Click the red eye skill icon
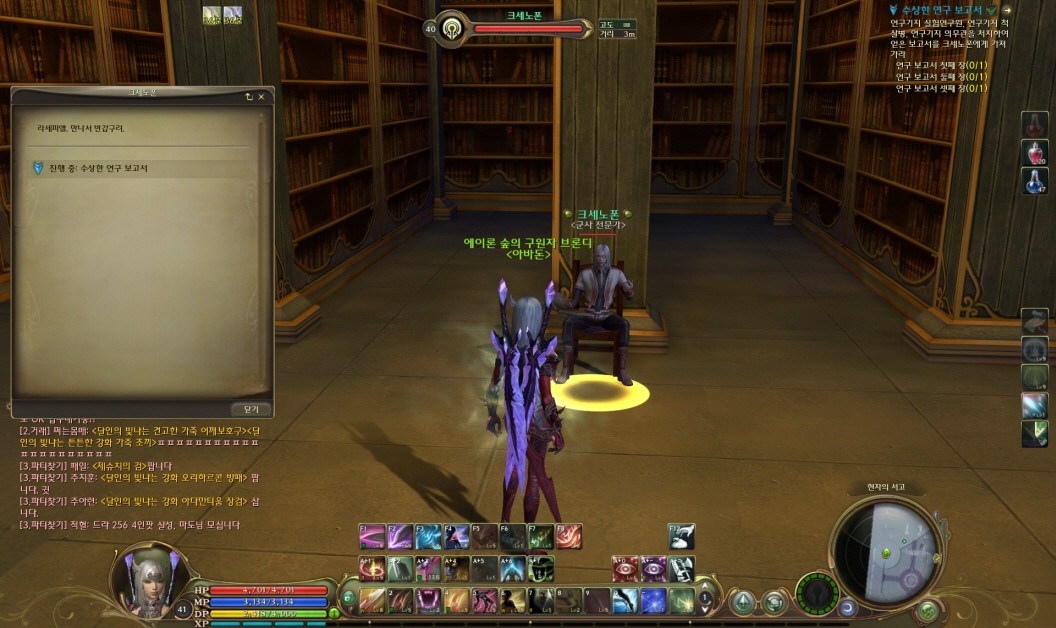Viewport: 1056px width, 628px height. click(626, 568)
